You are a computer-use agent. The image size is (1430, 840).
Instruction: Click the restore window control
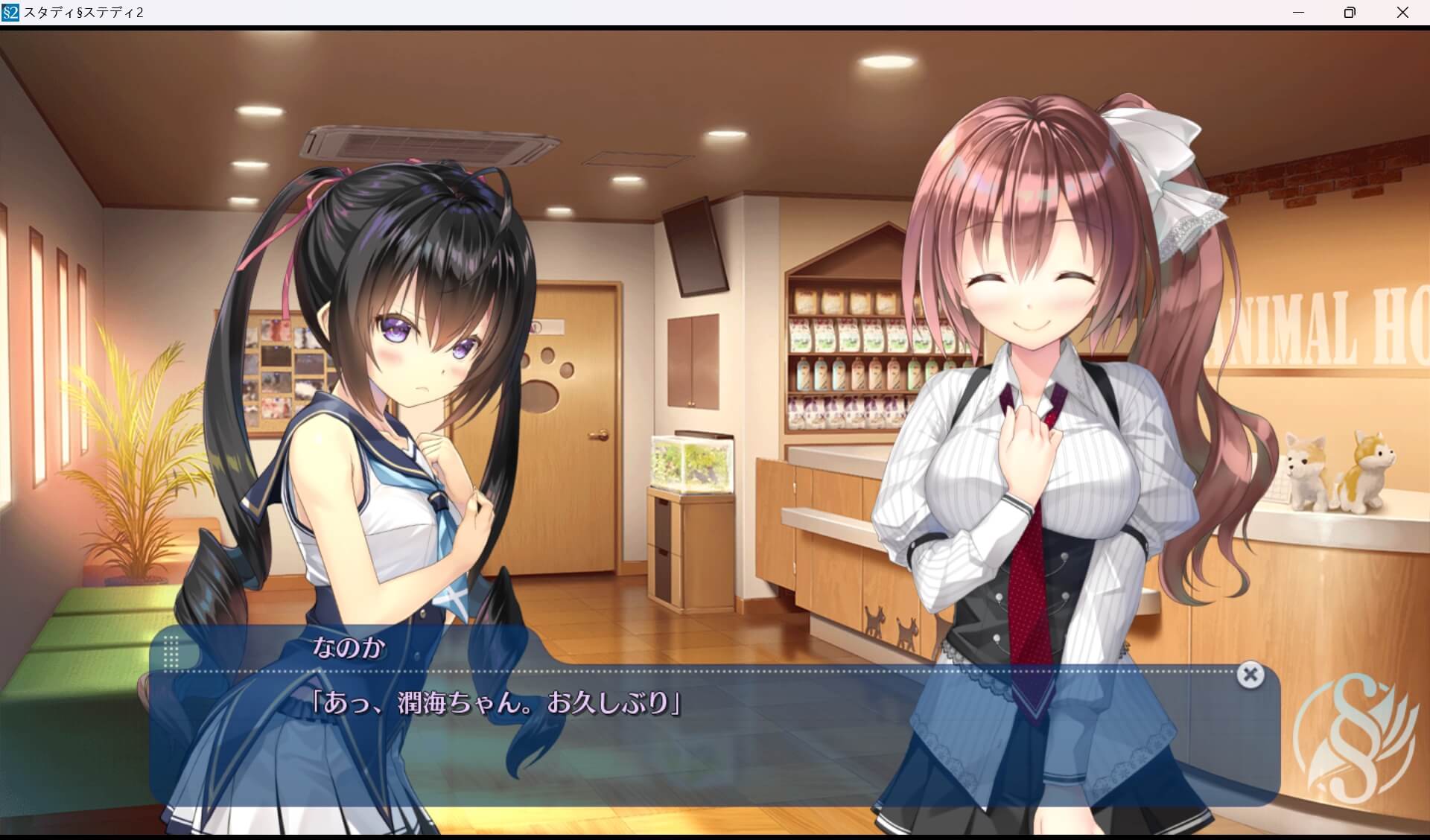coord(1349,12)
